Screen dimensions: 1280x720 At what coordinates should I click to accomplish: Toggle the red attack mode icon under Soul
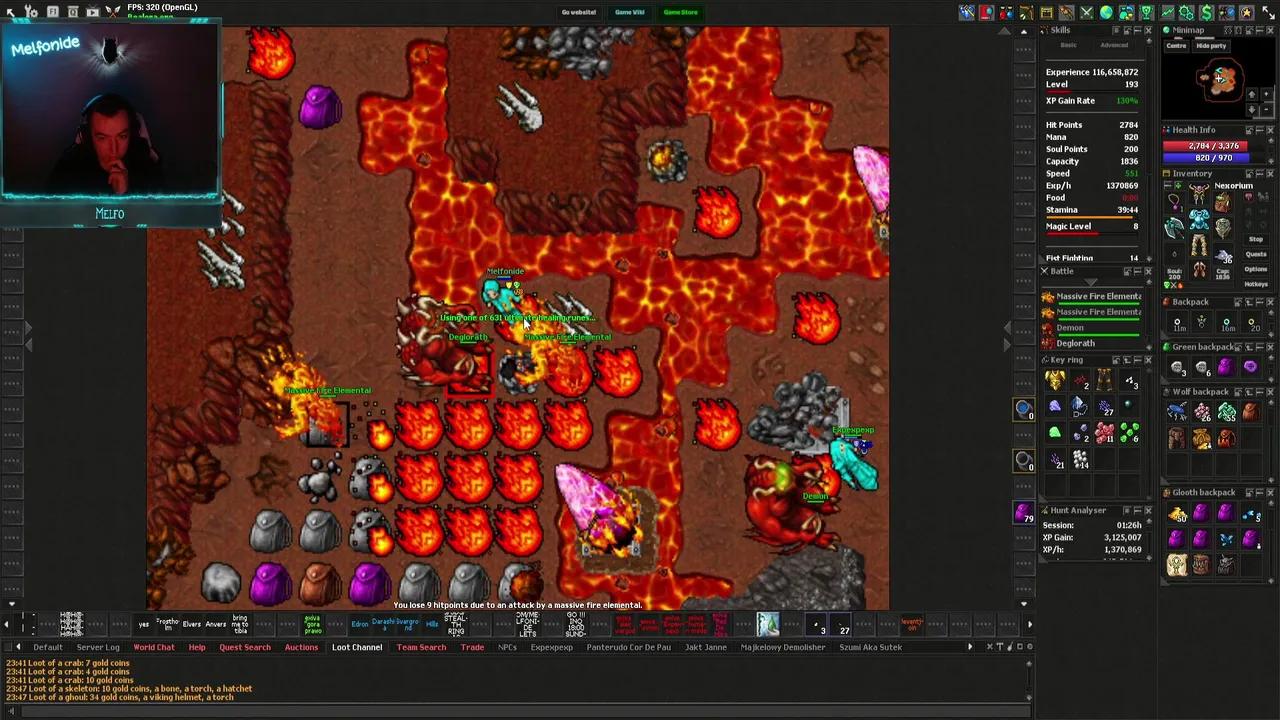(x=1180, y=284)
